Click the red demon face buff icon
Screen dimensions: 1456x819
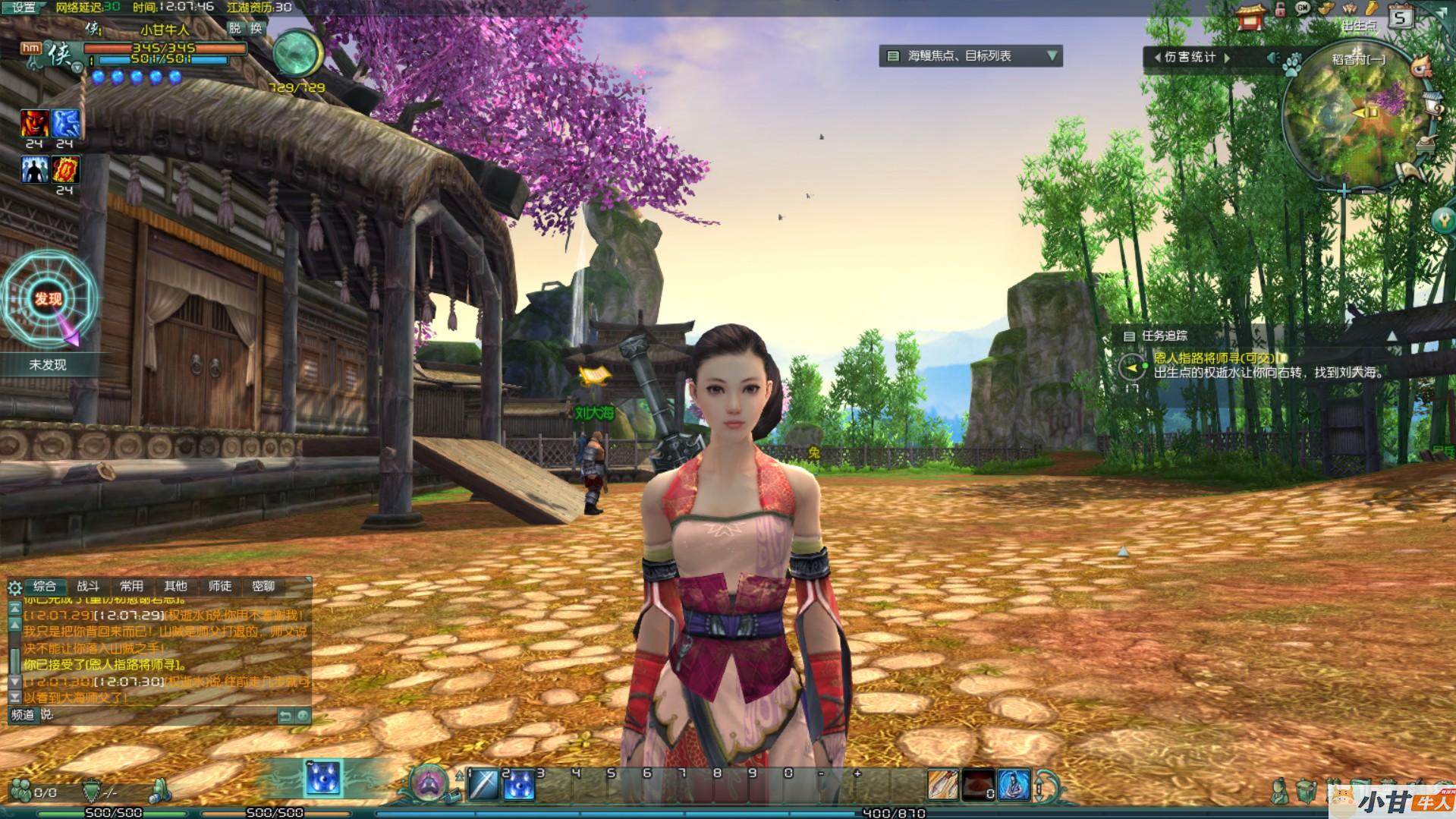[35, 123]
